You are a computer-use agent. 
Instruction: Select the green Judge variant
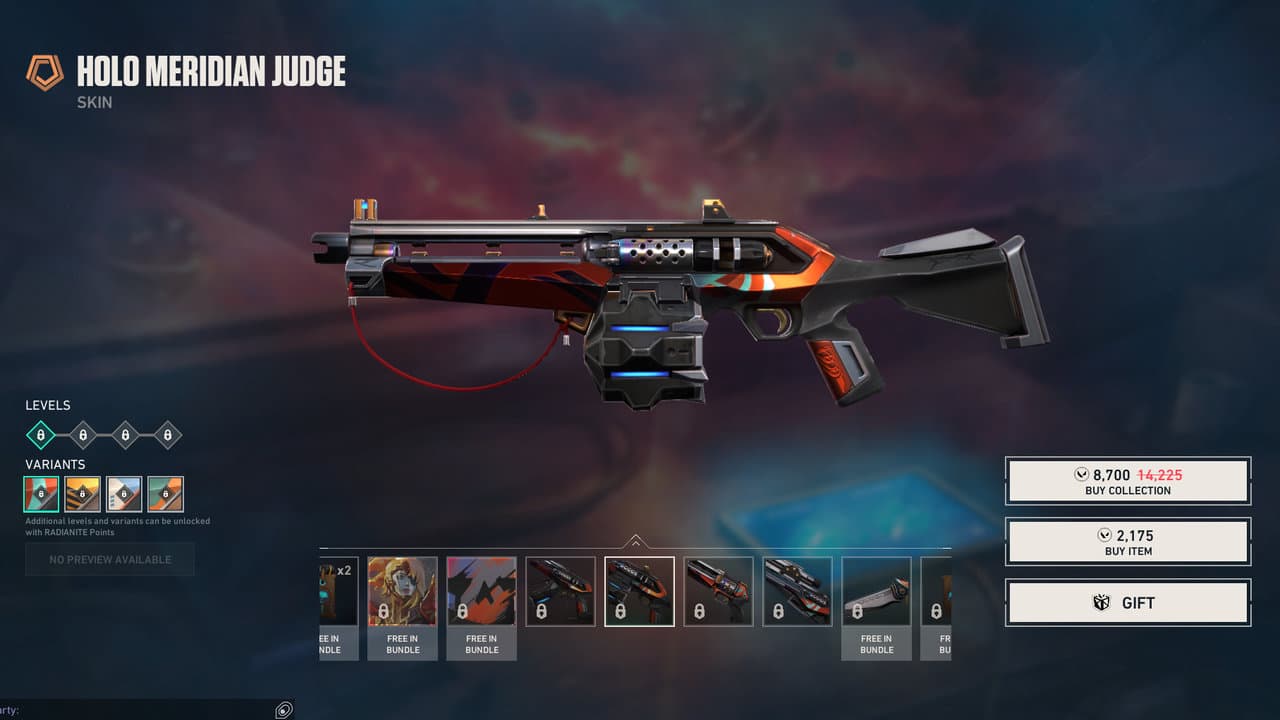[165, 493]
